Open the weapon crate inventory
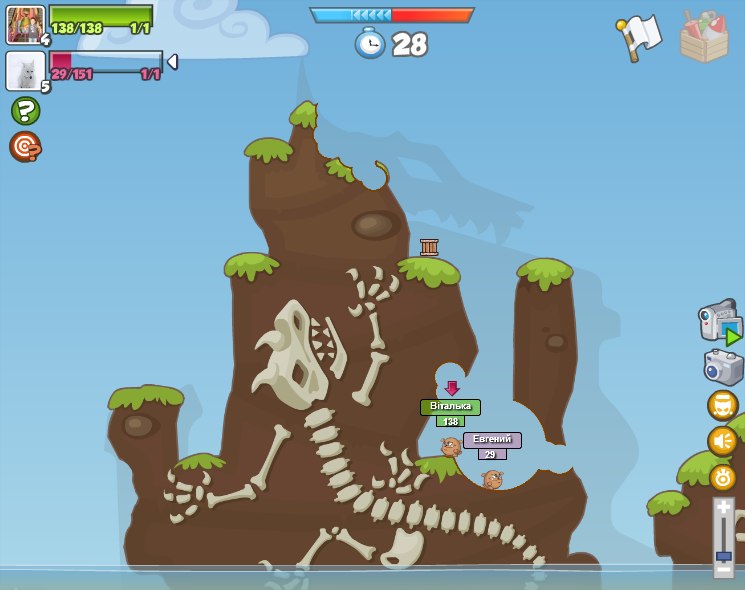The height and width of the screenshot is (590, 745). tap(704, 37)
